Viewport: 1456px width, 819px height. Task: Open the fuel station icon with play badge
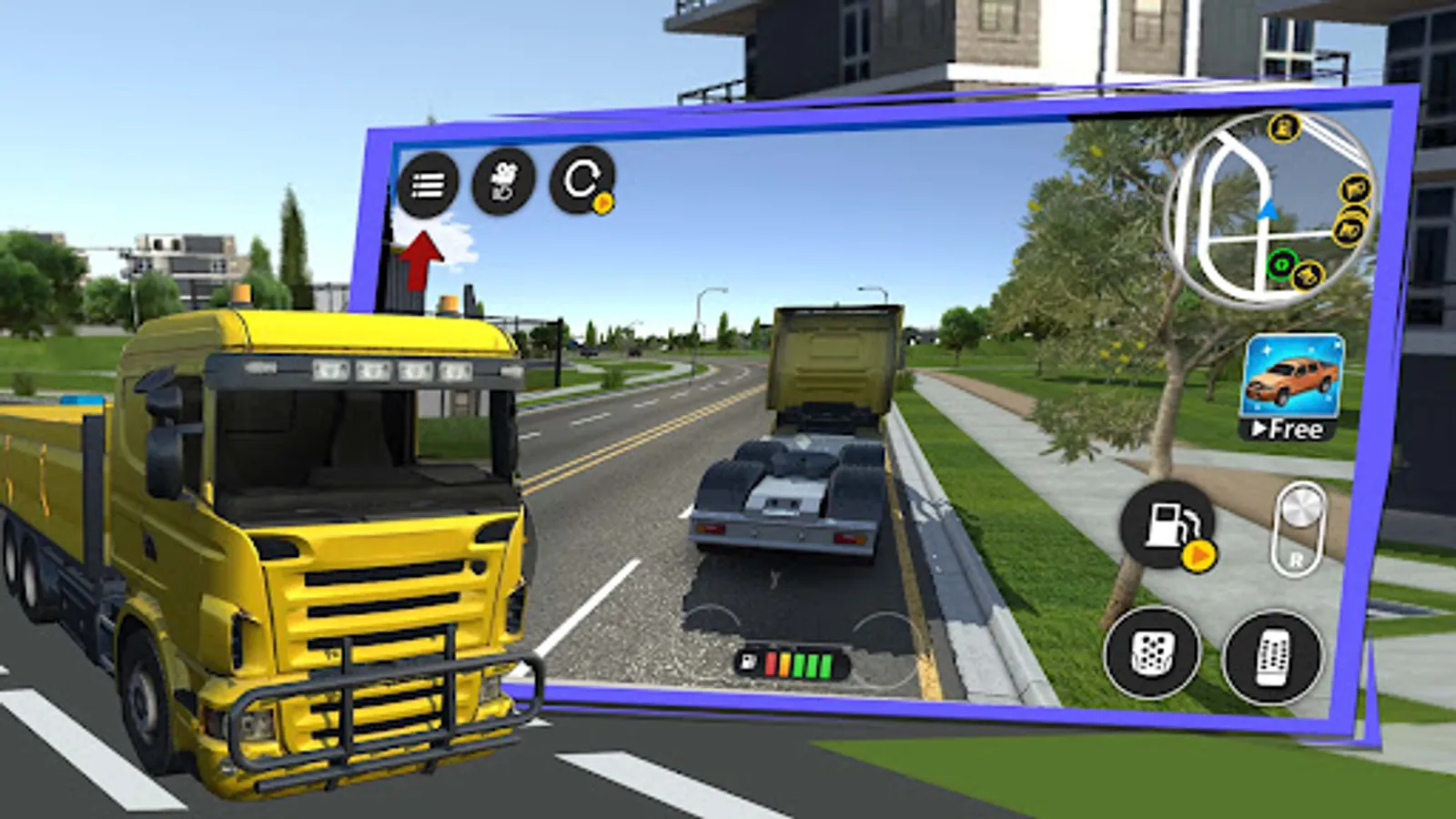[1168, 524]
